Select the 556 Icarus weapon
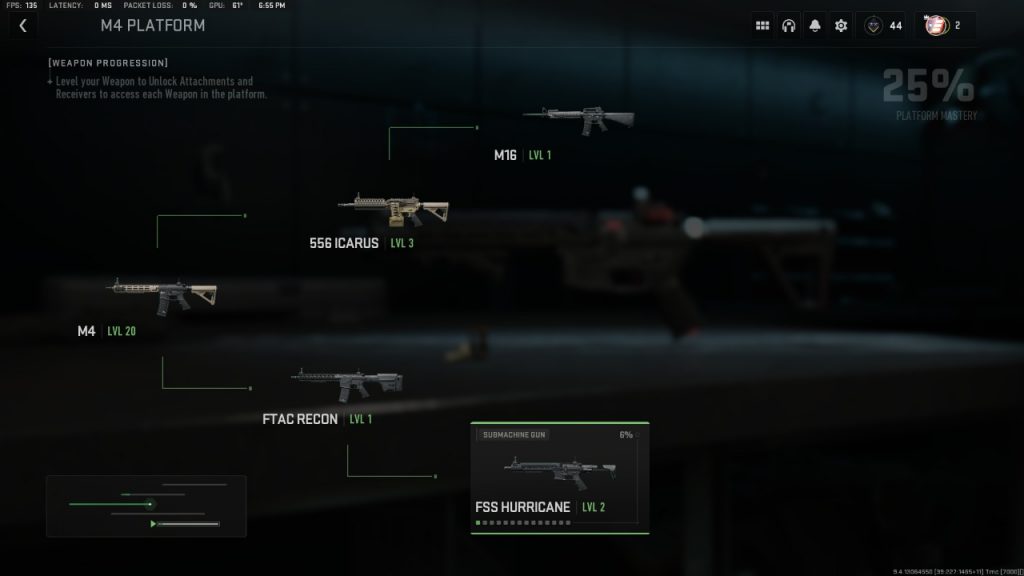1024x576 pixels. (392, 210)
